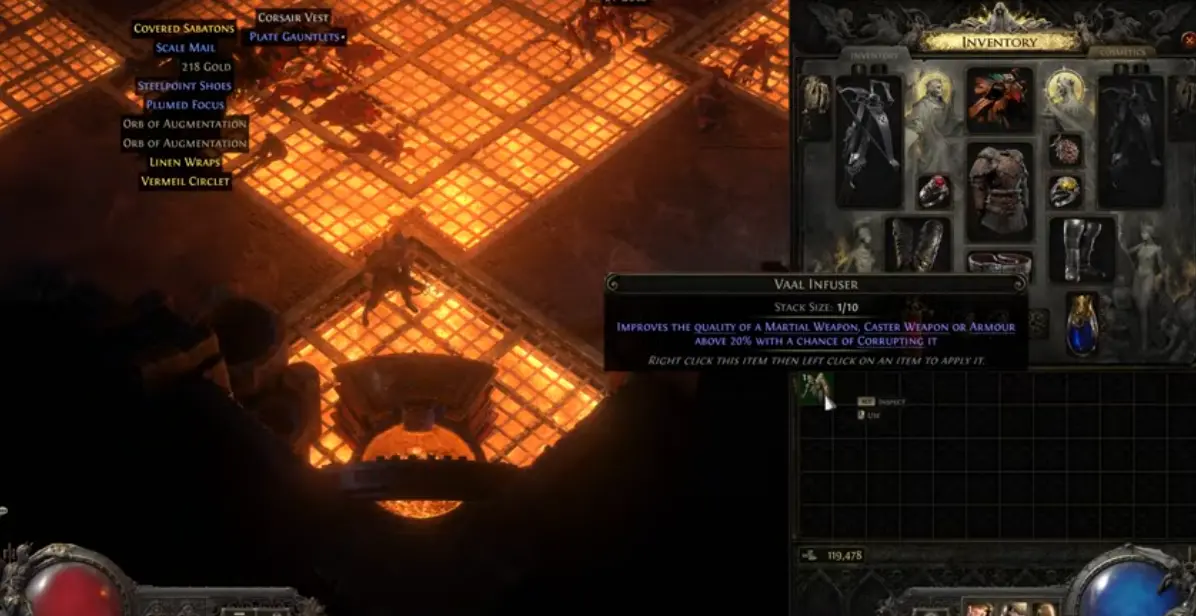Select the gold ring slot
The width and height of the screenshot is (1196, 616).
point(1066,191)
